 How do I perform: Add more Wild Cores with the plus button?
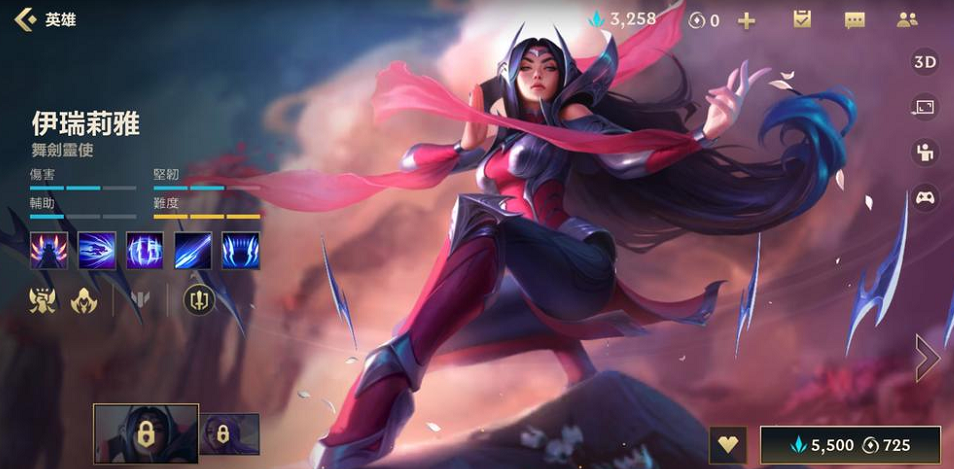[746, 20]
